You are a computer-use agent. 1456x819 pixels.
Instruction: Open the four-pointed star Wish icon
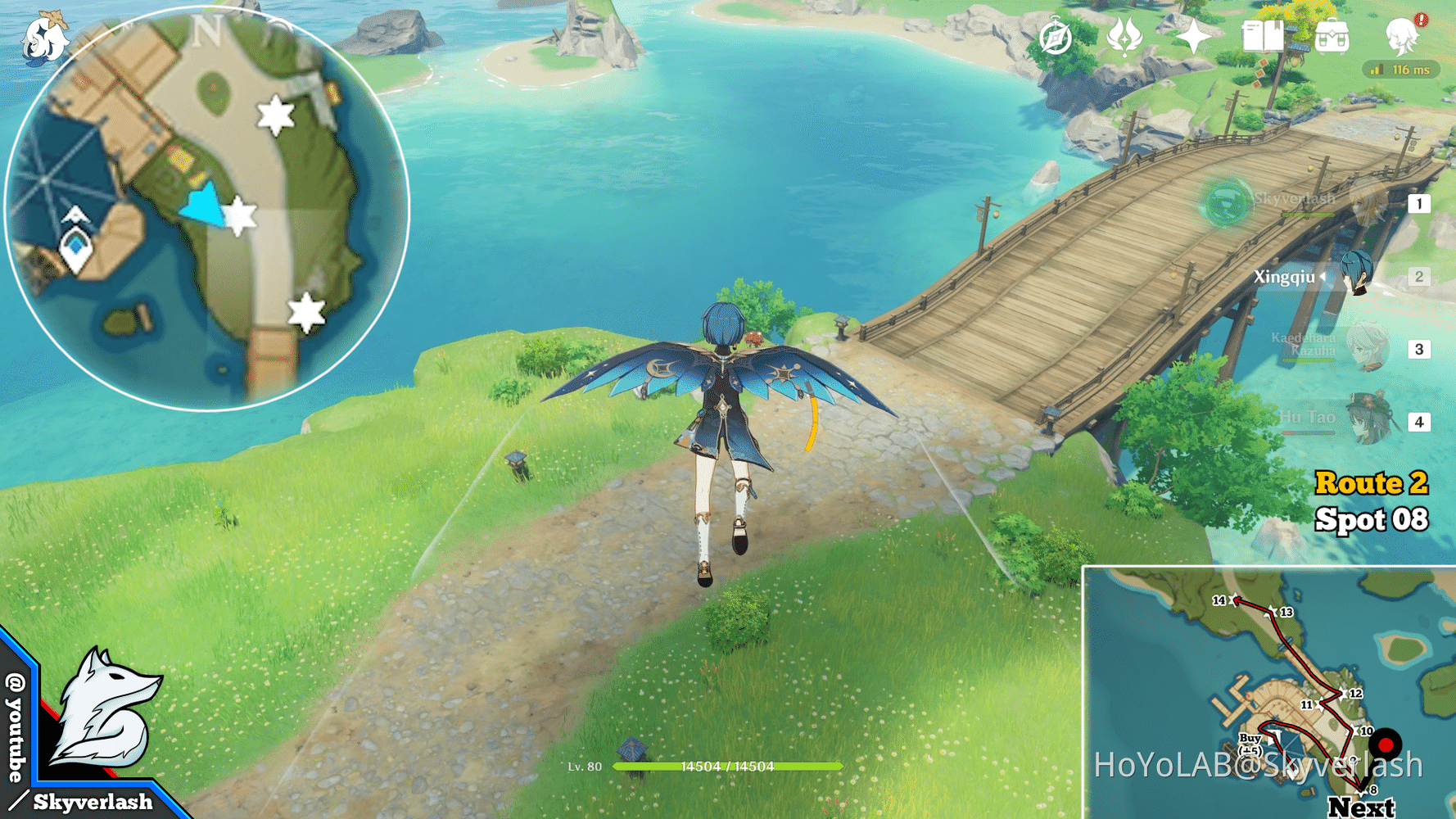click(x=1194, y=38)
